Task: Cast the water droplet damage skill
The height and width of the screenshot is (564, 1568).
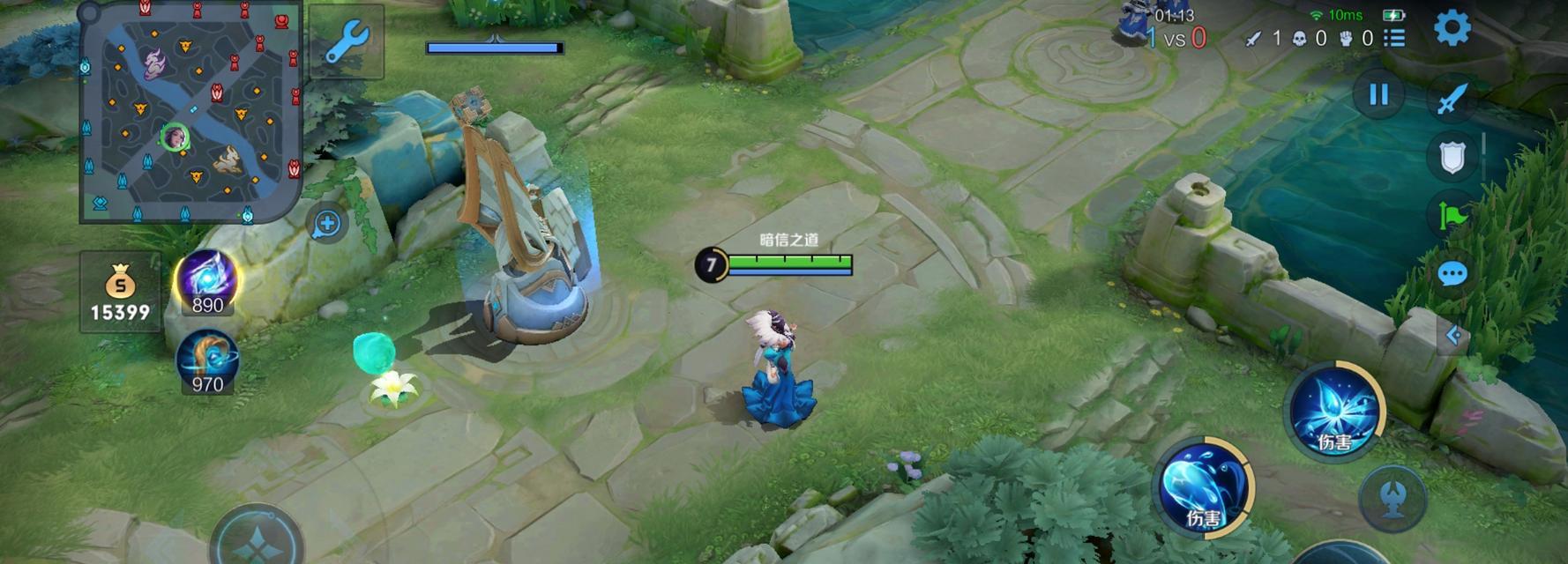Action: click(1203, 486)
